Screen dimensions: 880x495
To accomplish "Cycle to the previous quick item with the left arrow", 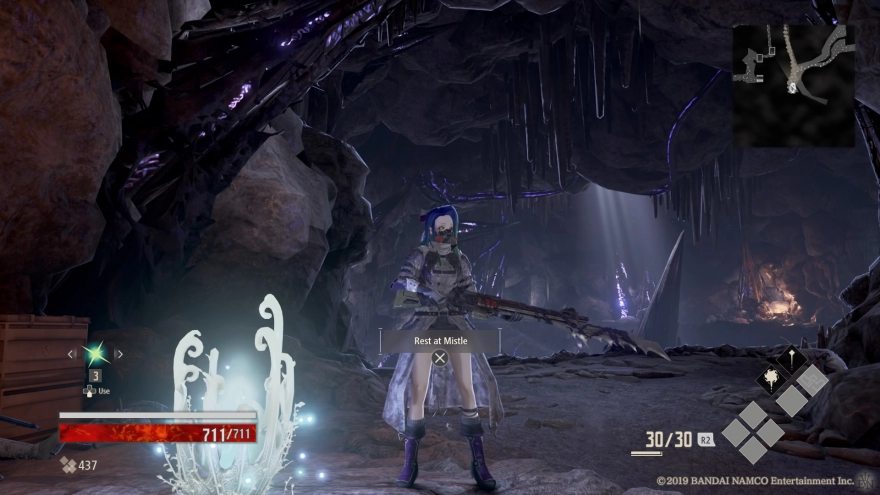I will [71, 354].
